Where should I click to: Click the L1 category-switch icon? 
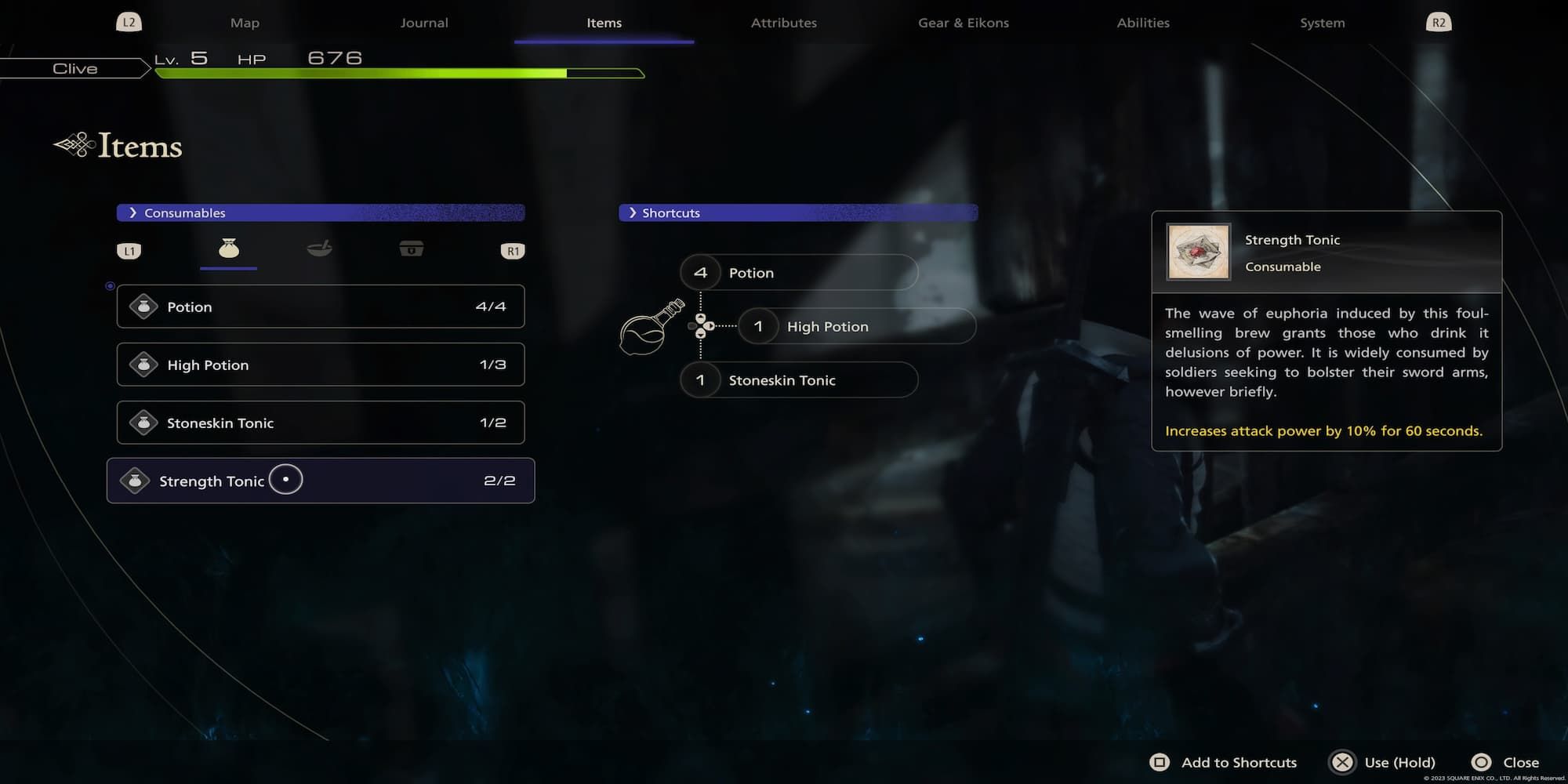129,250
